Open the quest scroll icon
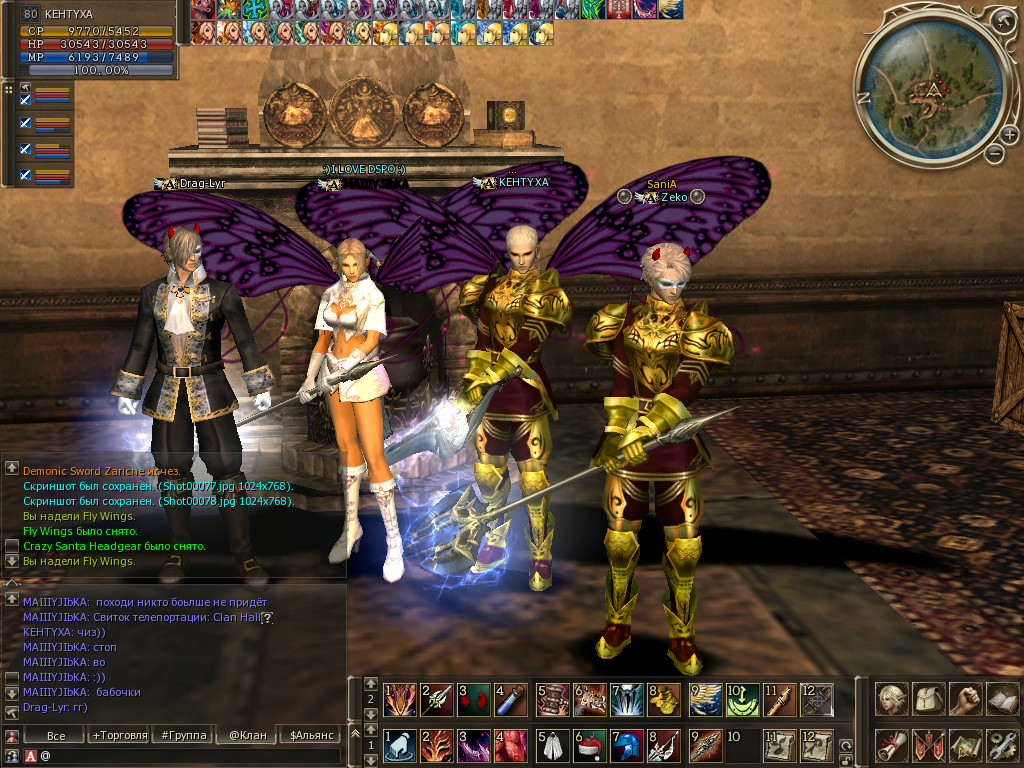Image resolution: width=1024 pixels, height=768 pixels. 892,745
